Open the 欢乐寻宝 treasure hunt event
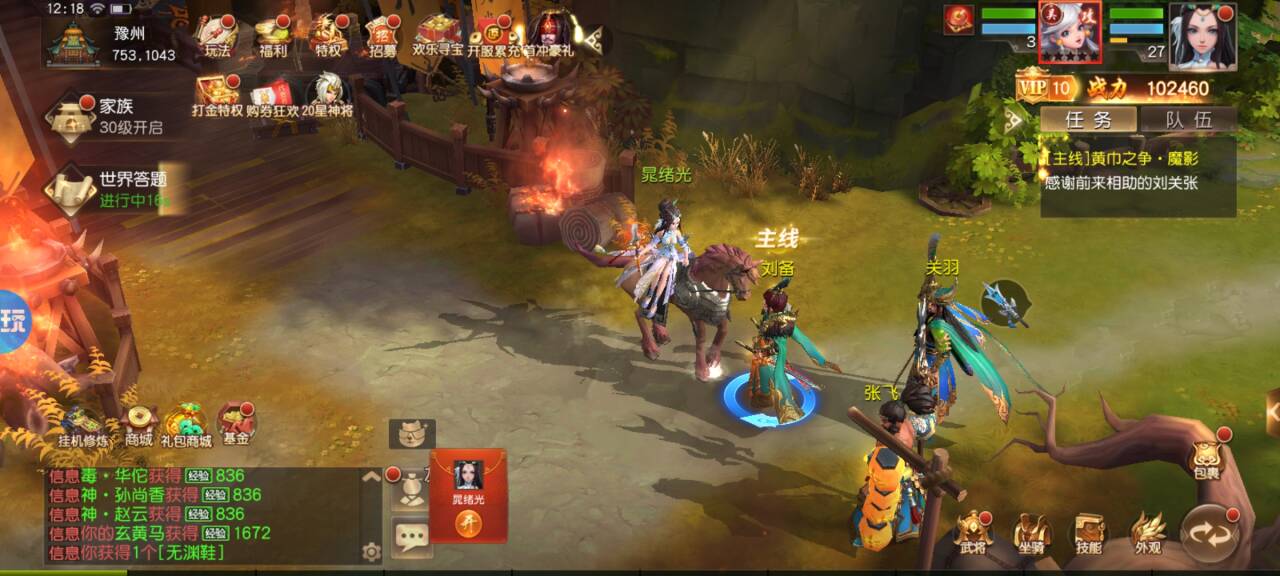This screenshot has height=576, width=1280. pyautogui.click(x=438, y=37)
